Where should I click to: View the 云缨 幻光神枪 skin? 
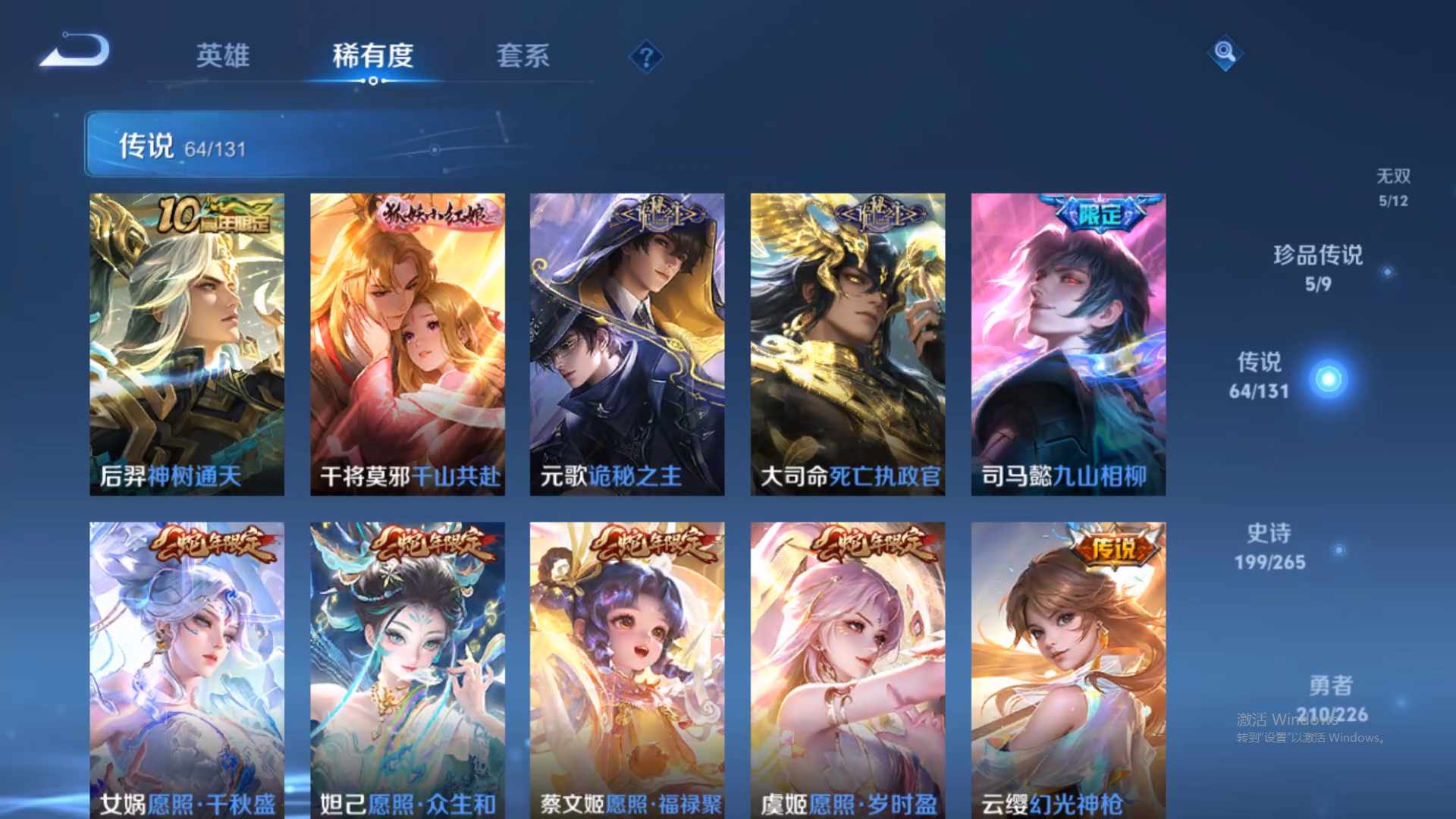point(1068,667)
